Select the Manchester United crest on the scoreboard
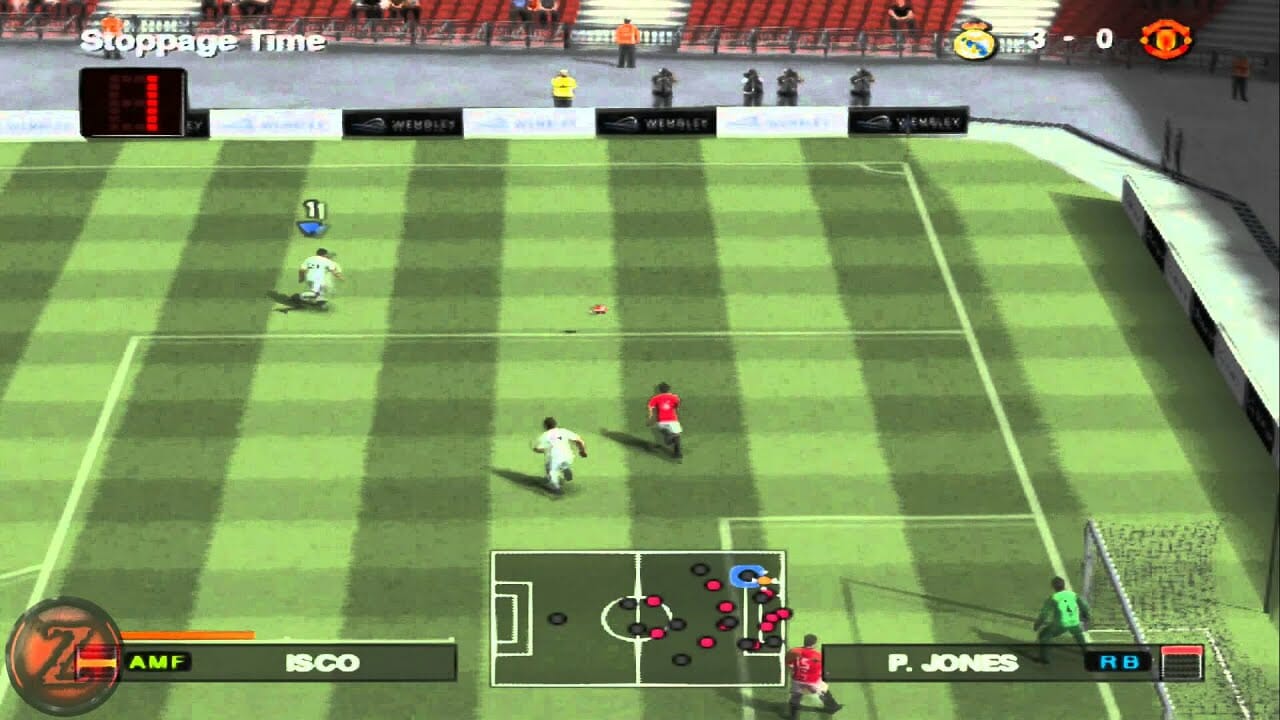 click(x=1167, y=35)
